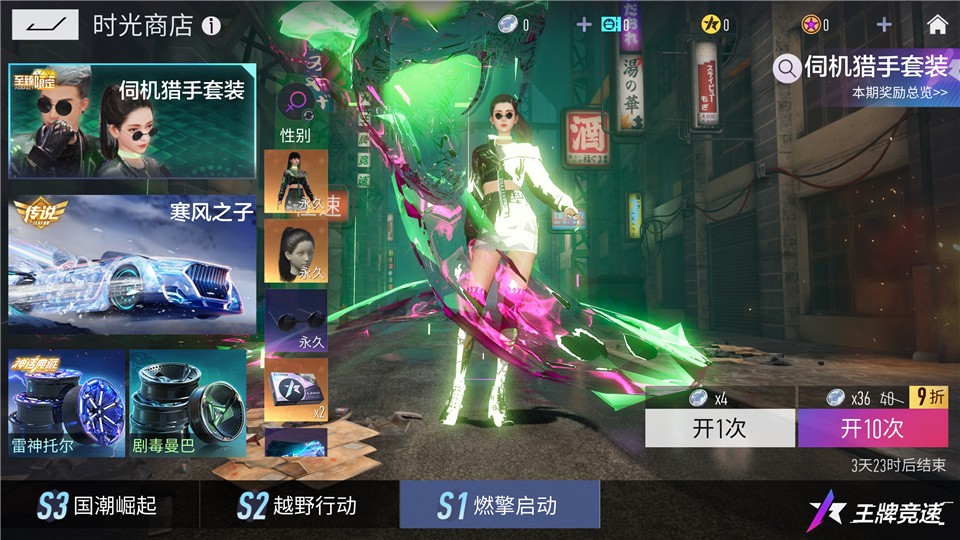Preview the hairstyle reward slot
Screen dimensions: 960x540
[x=296, y=252]
